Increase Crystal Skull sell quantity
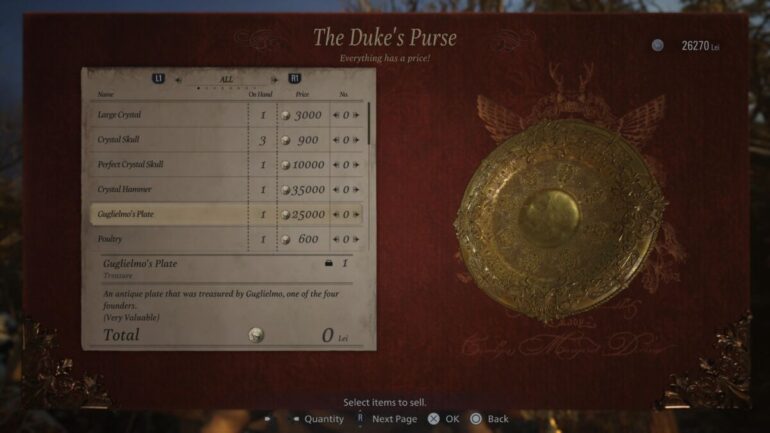The height and width of the screenshot is (433, 770). click(356, 140)
